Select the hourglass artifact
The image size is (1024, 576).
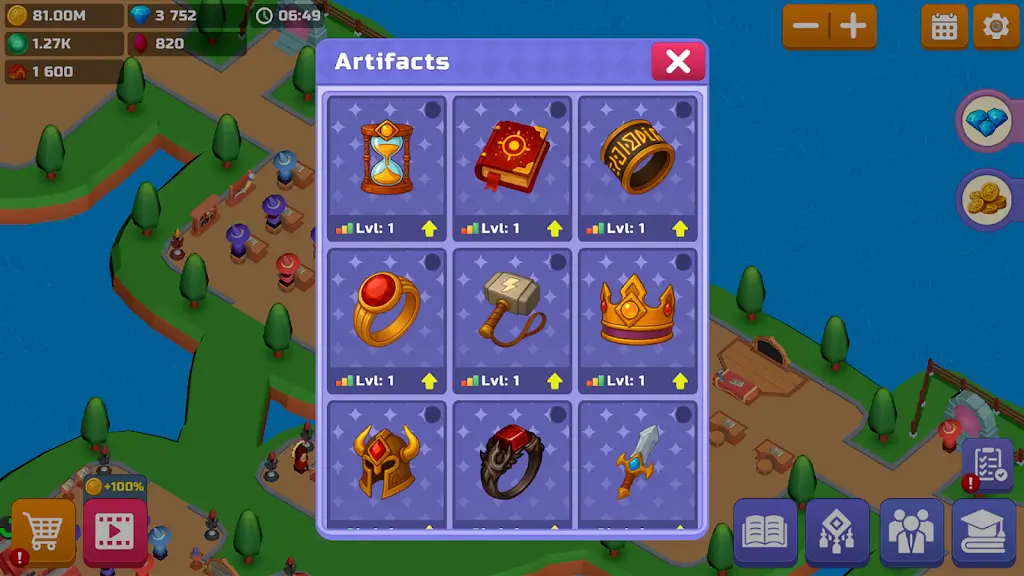[x=386, y=157]
